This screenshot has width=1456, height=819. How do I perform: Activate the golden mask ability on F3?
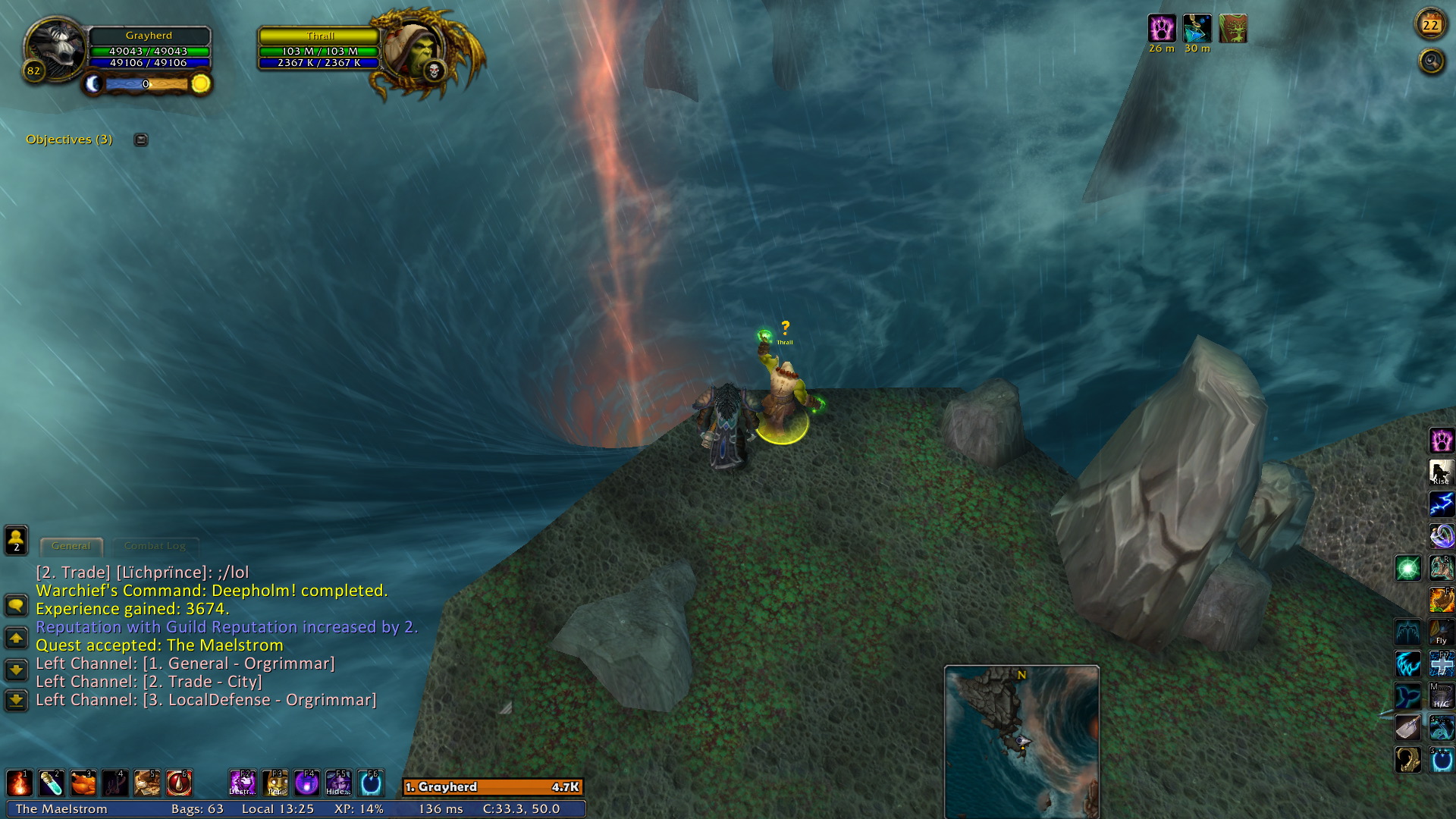click(275, 783)
